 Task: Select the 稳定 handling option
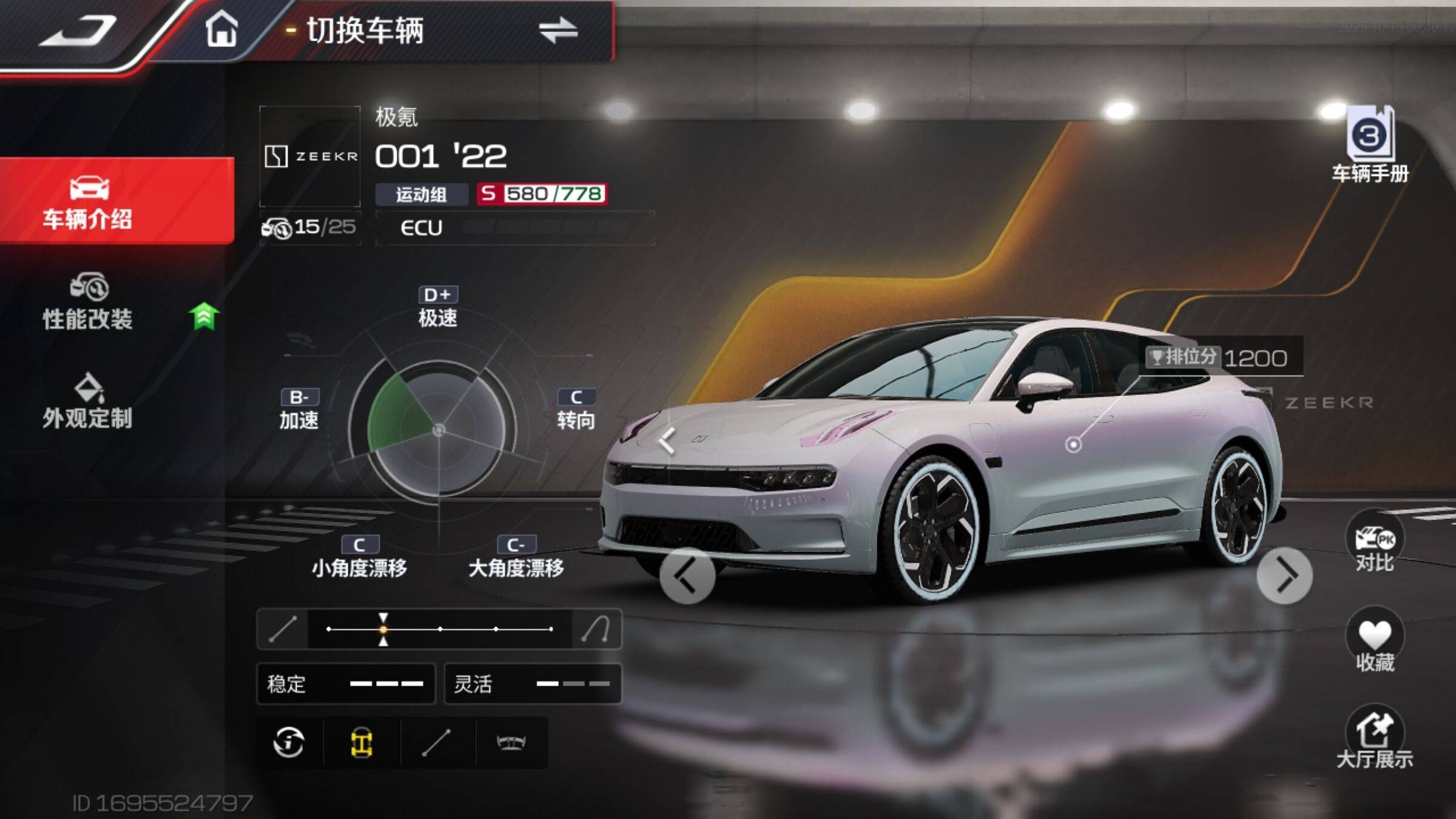pos(346,684)
